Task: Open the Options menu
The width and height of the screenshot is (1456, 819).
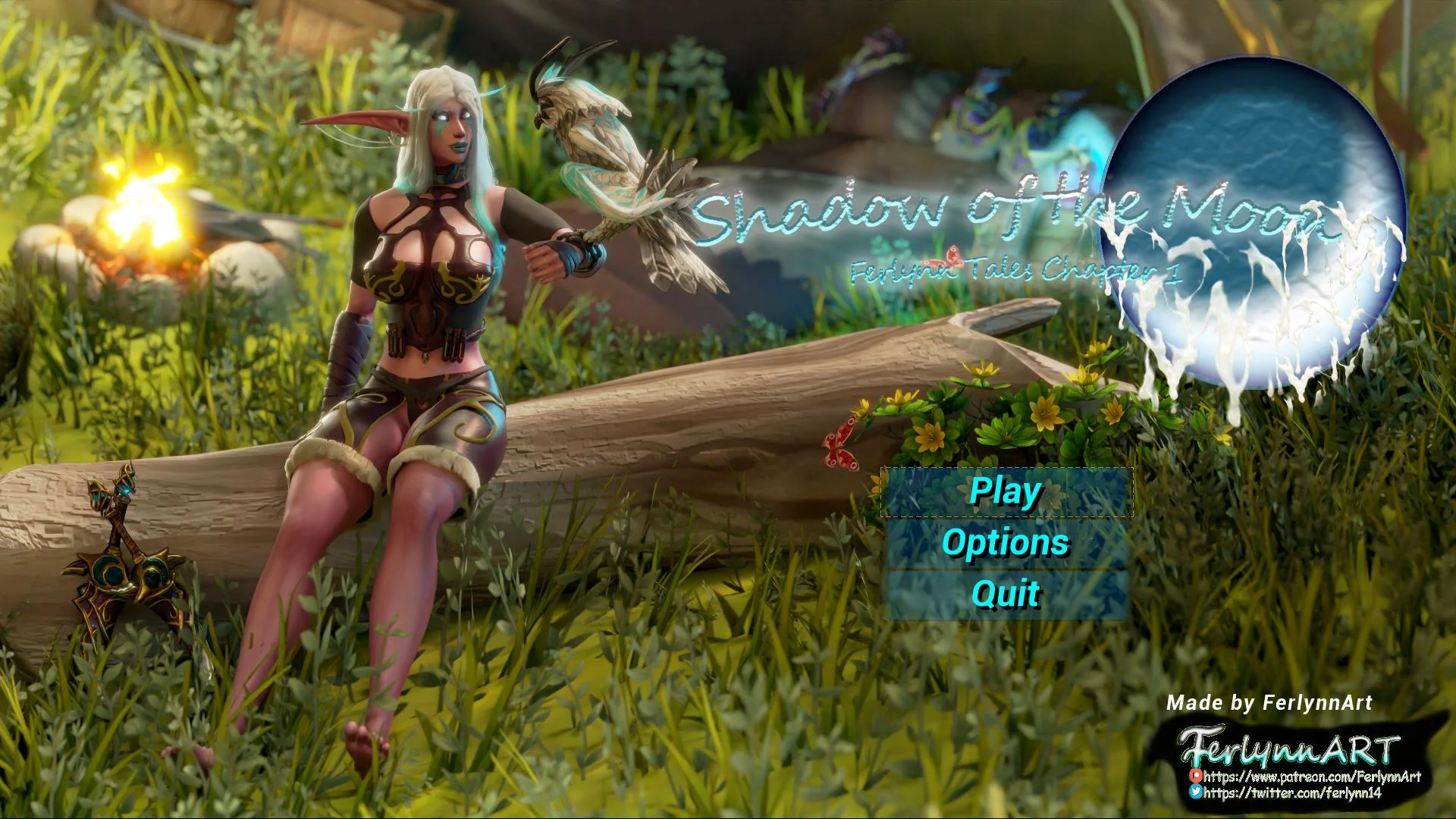Action: [x=1006, y=543]
